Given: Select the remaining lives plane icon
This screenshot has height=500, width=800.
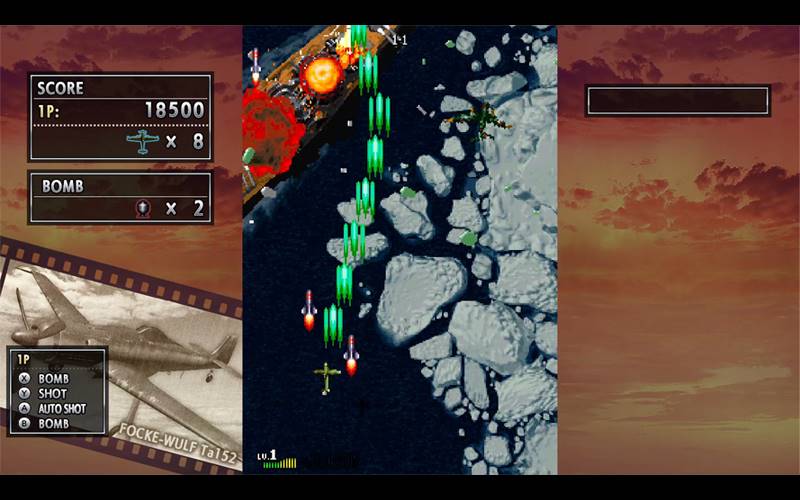Looking at the screenshot, I should tap(143, 141).
